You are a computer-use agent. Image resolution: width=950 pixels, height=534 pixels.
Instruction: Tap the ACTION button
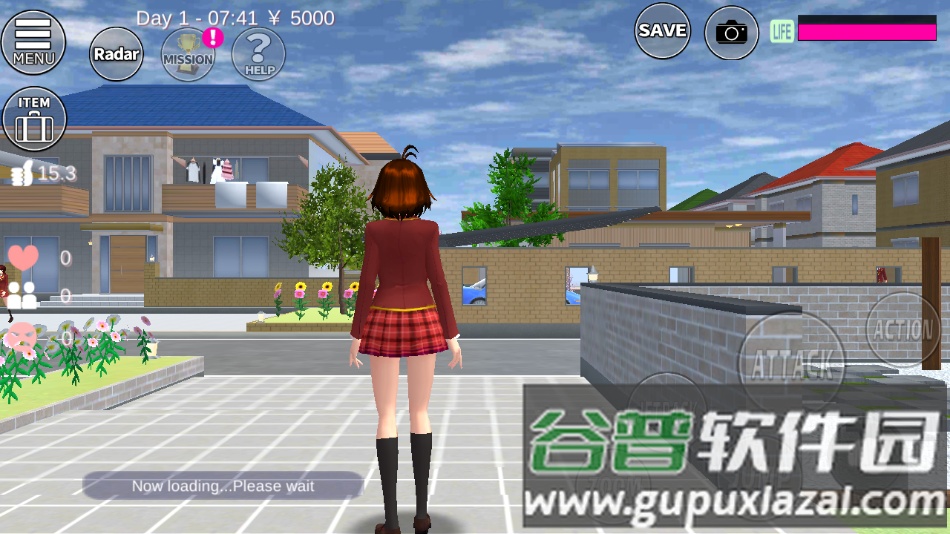click(x=903, y=329)
